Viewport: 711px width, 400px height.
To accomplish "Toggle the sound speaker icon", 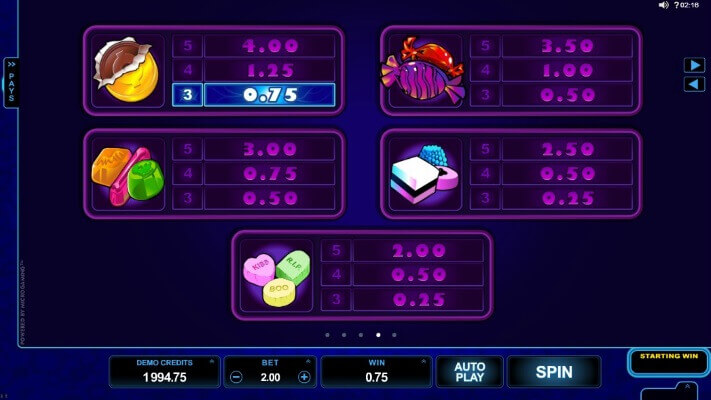I will [663, 5].
